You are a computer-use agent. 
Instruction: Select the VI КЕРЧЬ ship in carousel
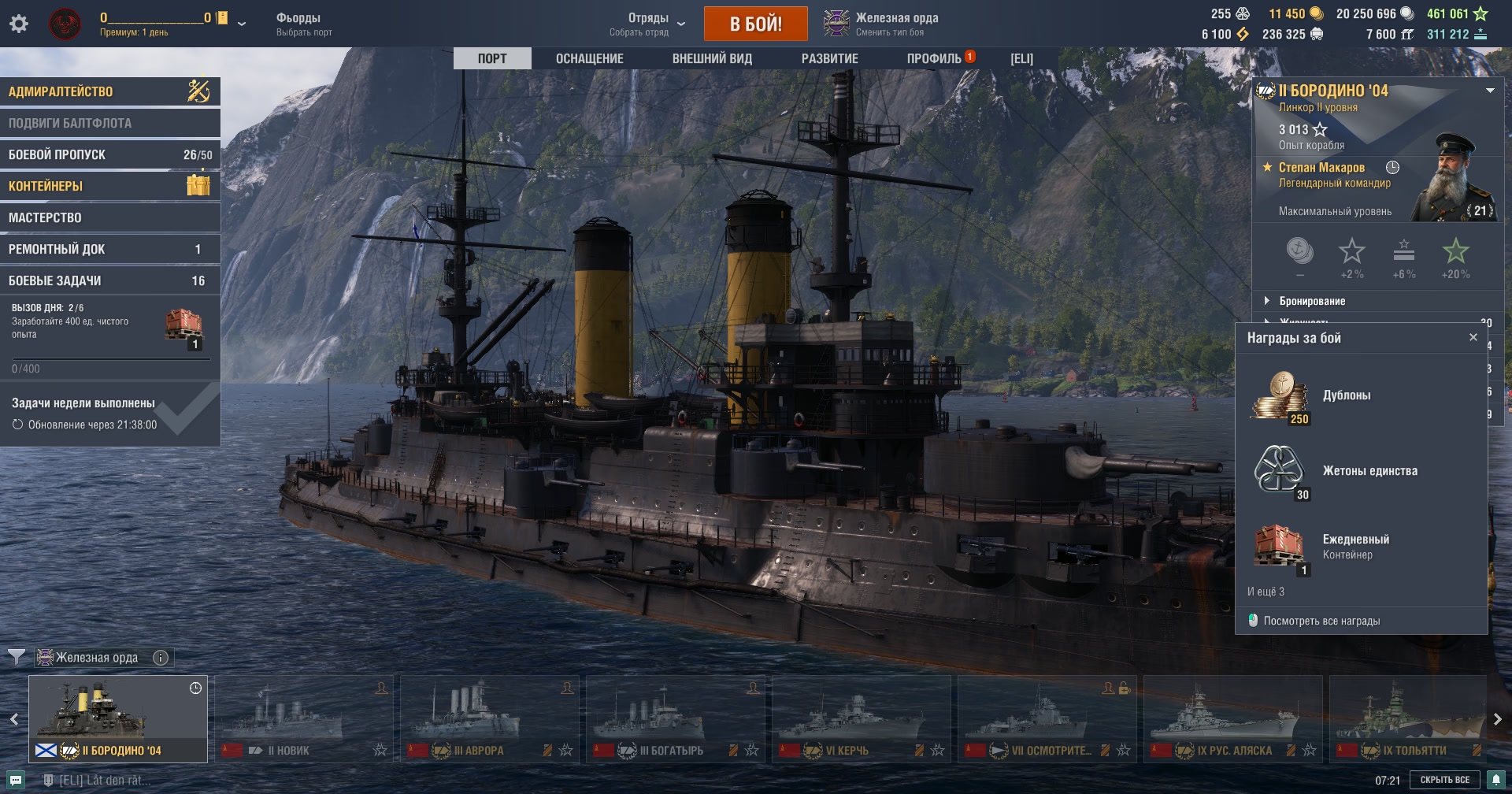[x=861, y=718]
